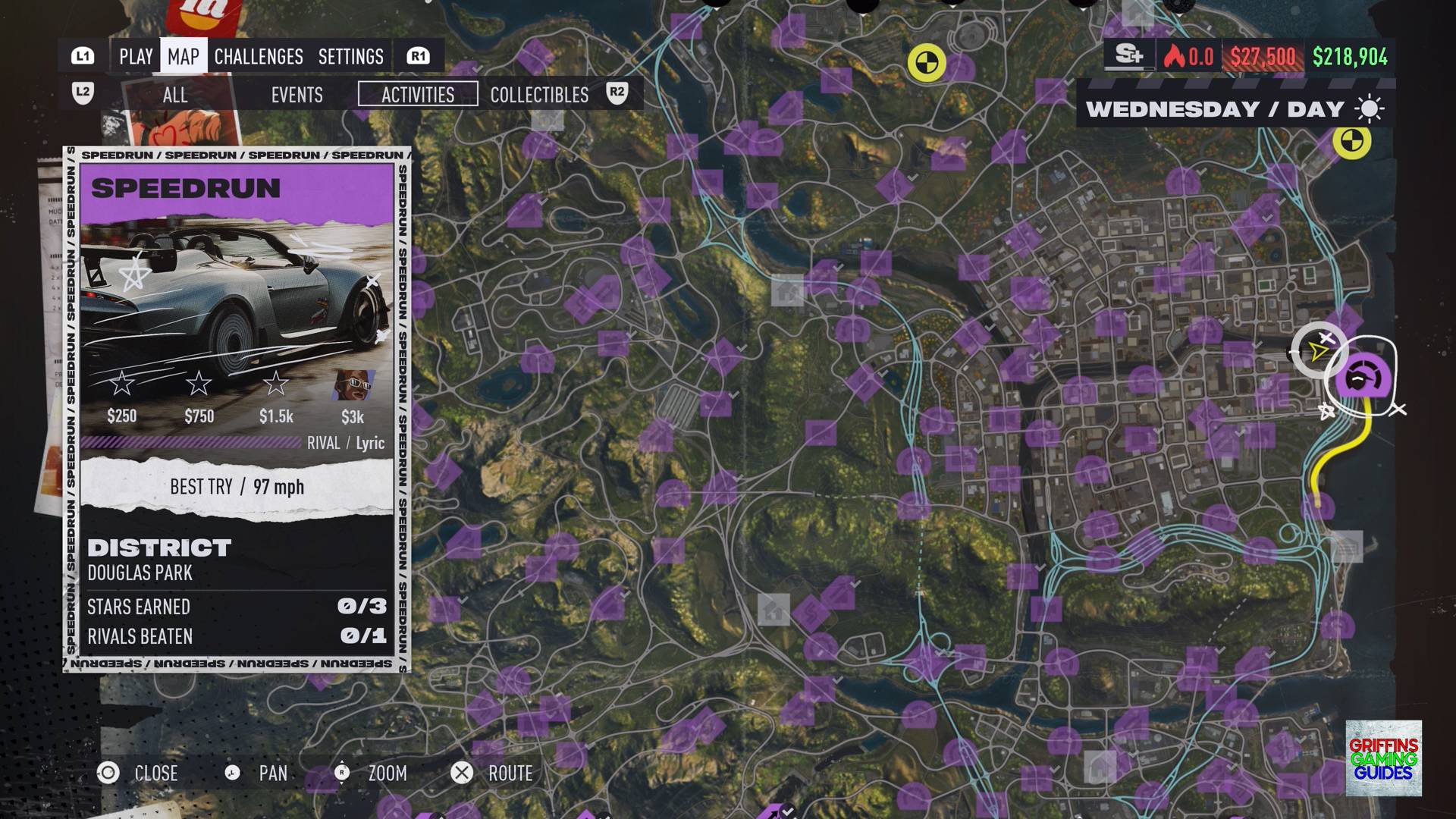Switch to the PLAY tab
Screen dimensions: 1456x819
pos(136,57)
